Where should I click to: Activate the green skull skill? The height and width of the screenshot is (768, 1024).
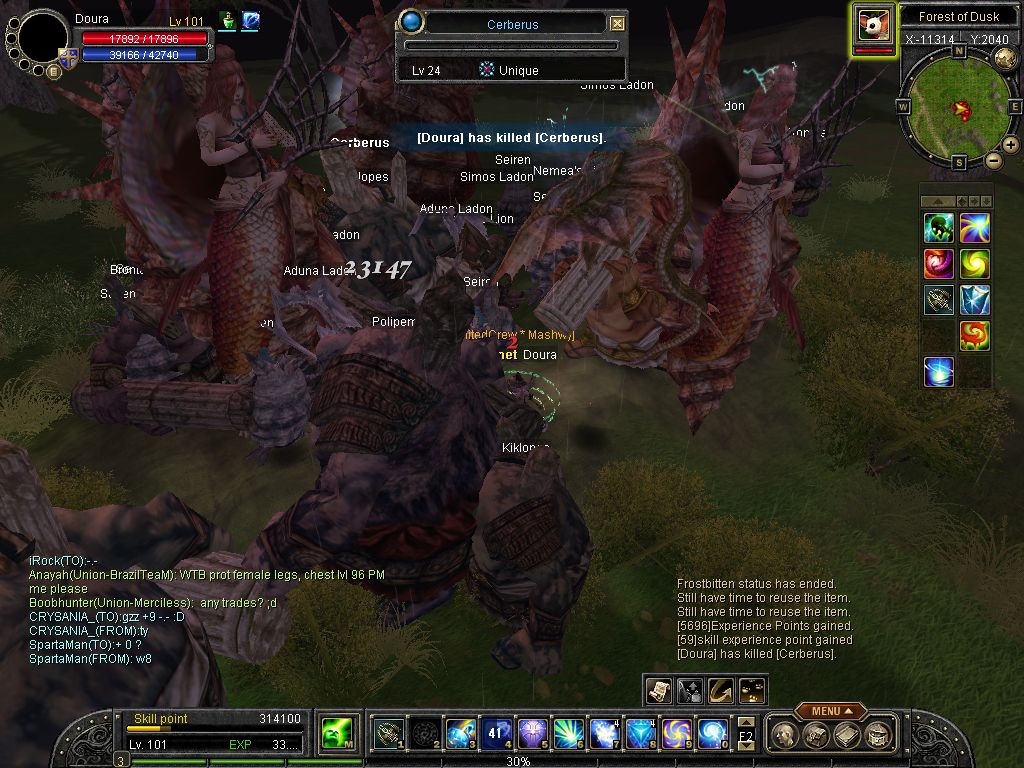(x=938, y=228)
